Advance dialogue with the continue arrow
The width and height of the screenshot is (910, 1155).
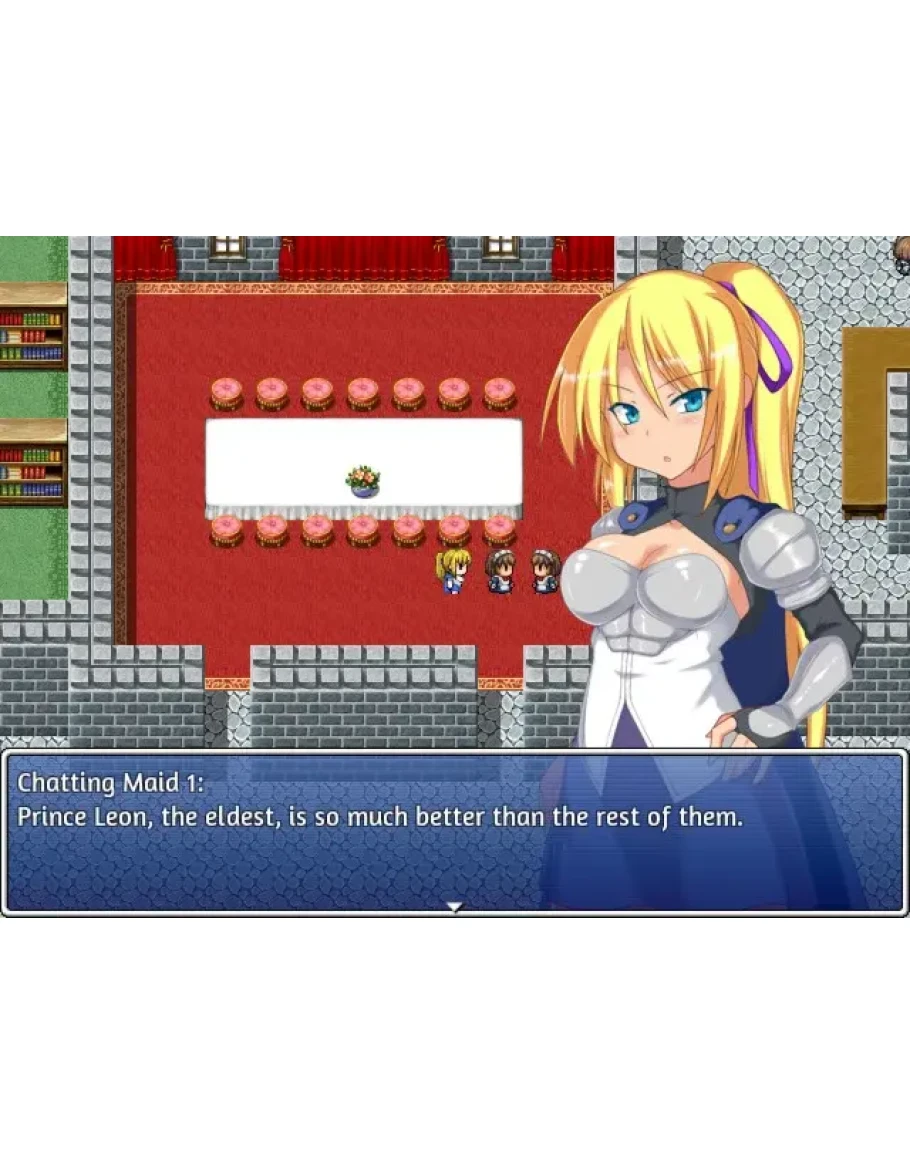(455, 907)
